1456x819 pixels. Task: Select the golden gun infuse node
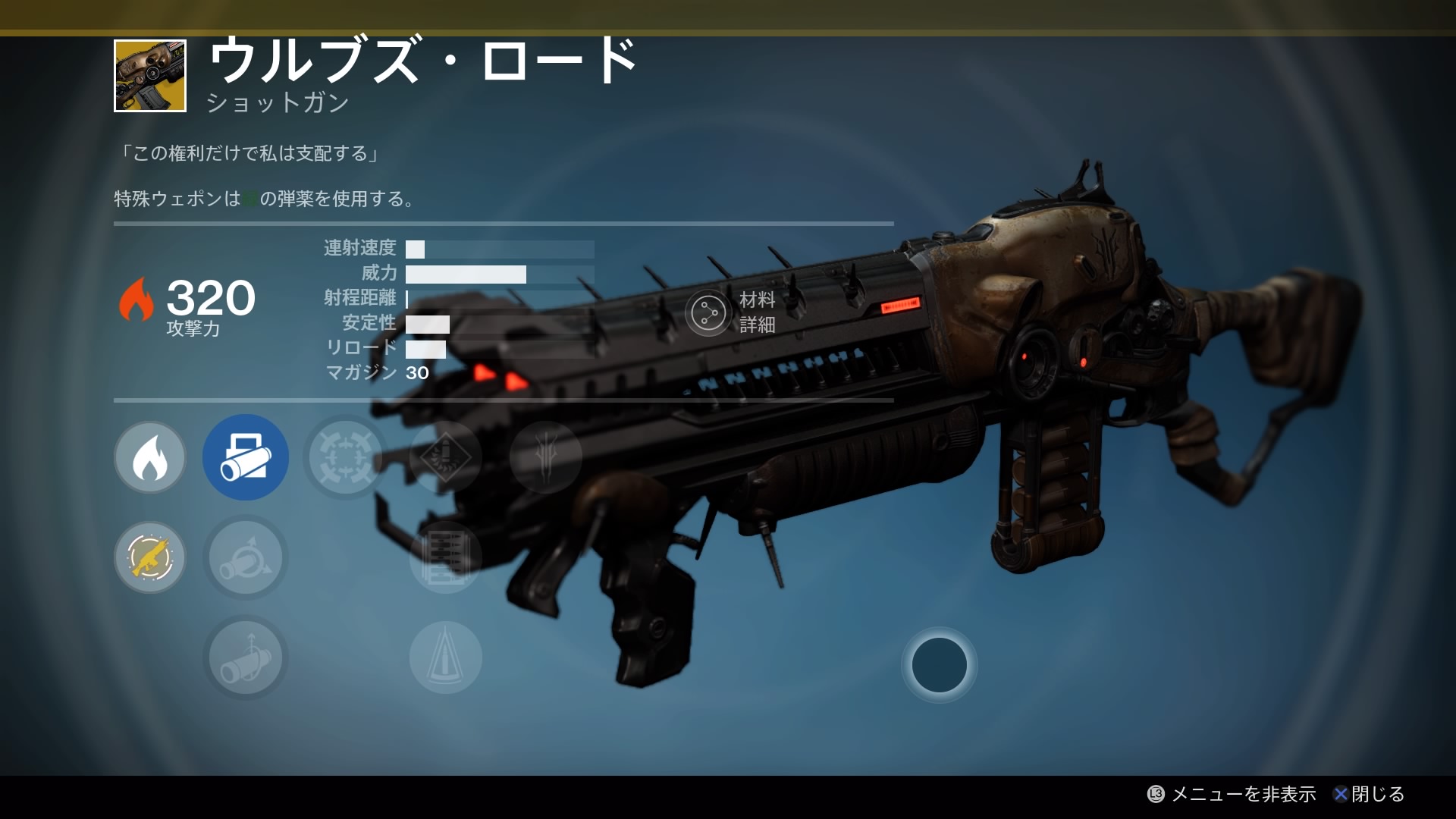149,557
